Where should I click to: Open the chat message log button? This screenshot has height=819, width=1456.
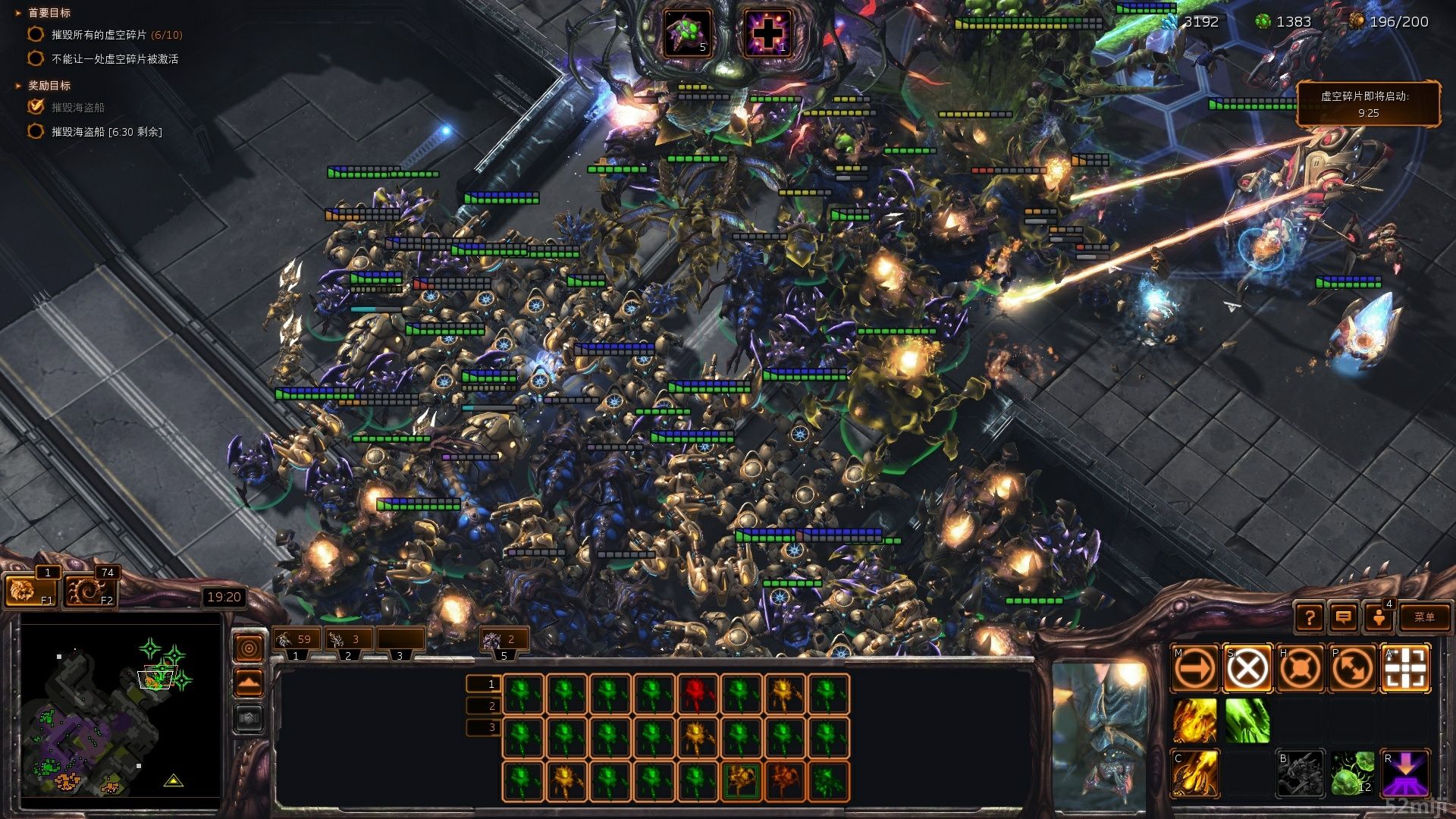point(1343,617)
